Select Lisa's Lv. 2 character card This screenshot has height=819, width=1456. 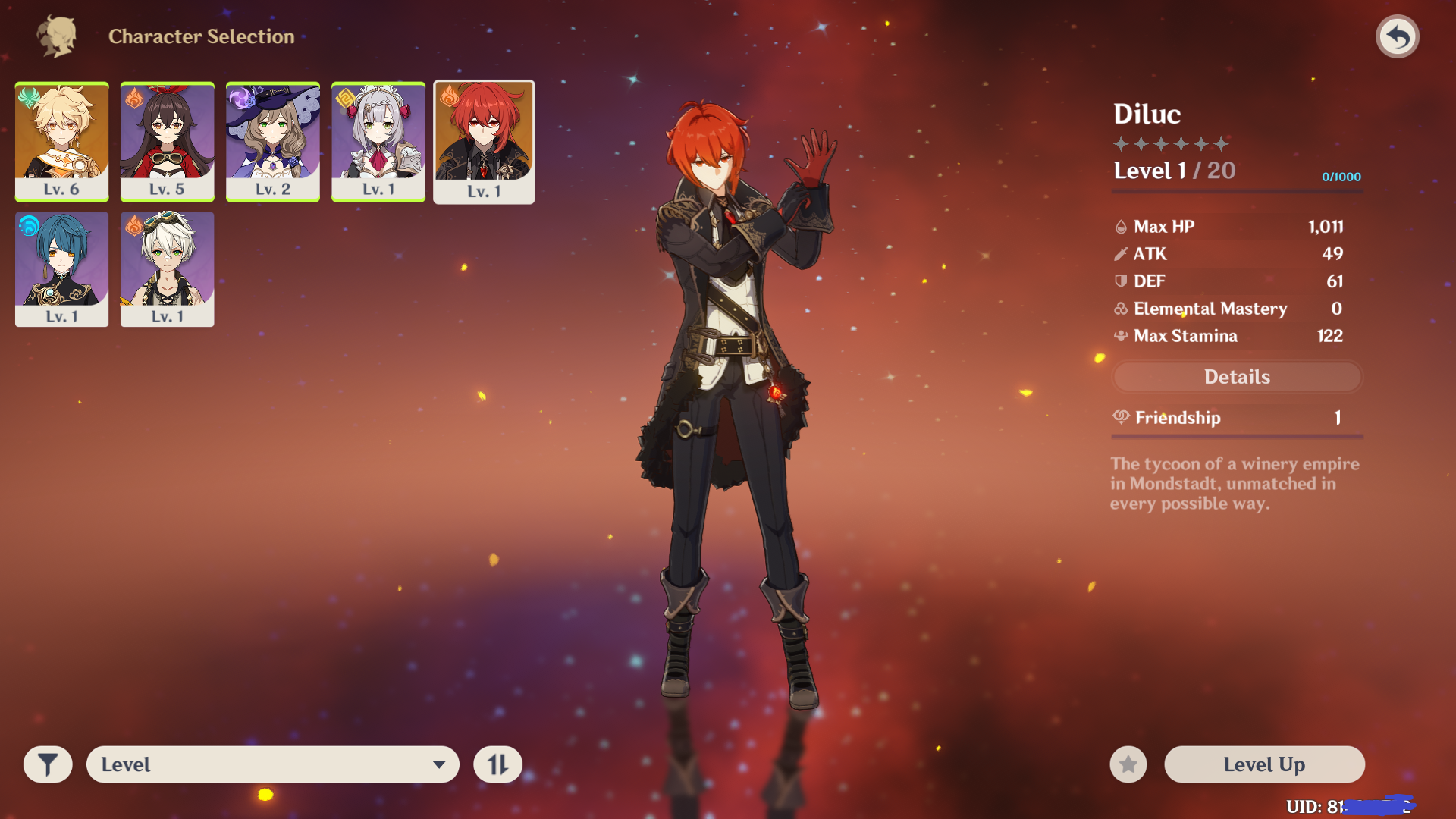point(272,141)
